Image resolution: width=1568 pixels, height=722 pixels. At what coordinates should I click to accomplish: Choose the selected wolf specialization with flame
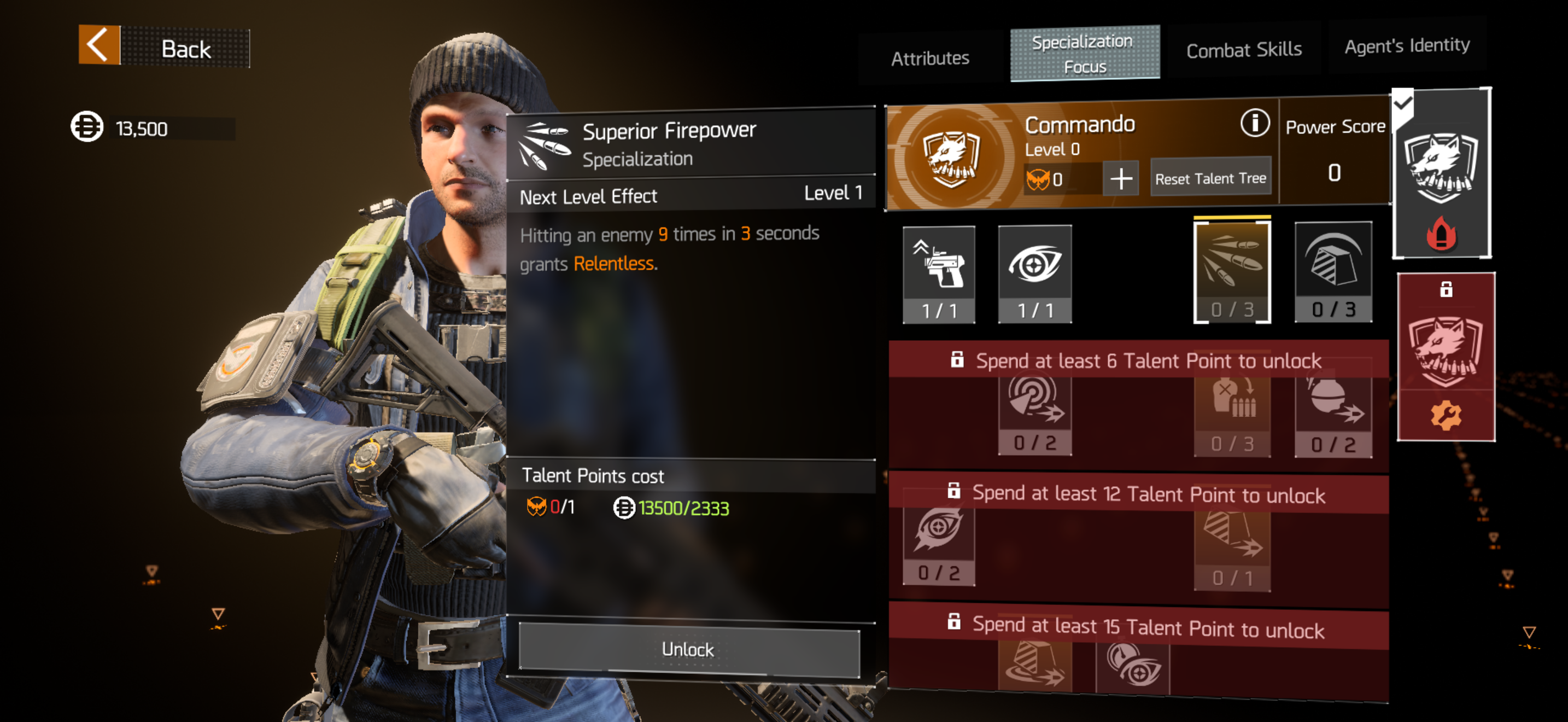(1441, 173)
